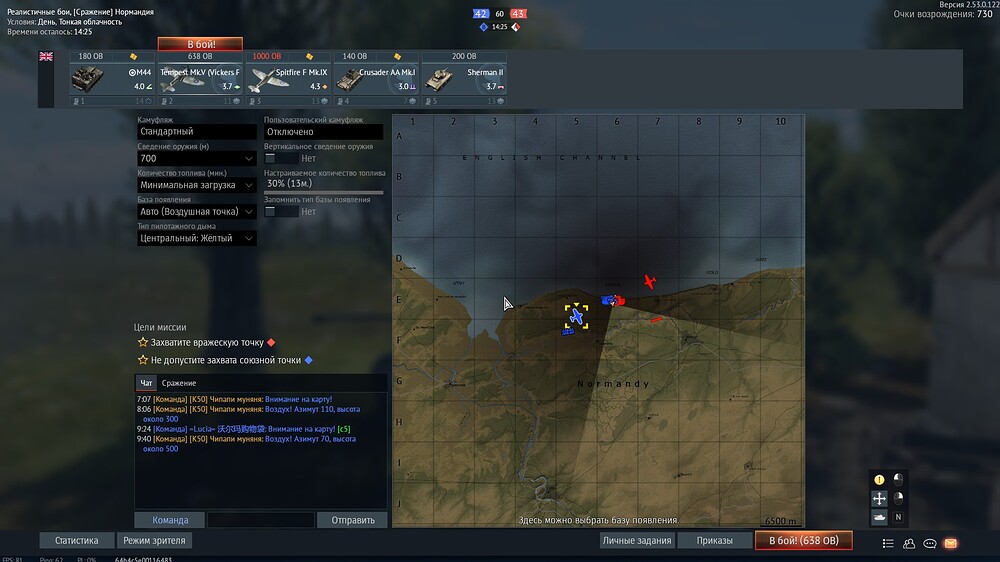Enter 'Режим зрителя' spectator mode
1000x562 pixels.
click(x=153, y=540)
